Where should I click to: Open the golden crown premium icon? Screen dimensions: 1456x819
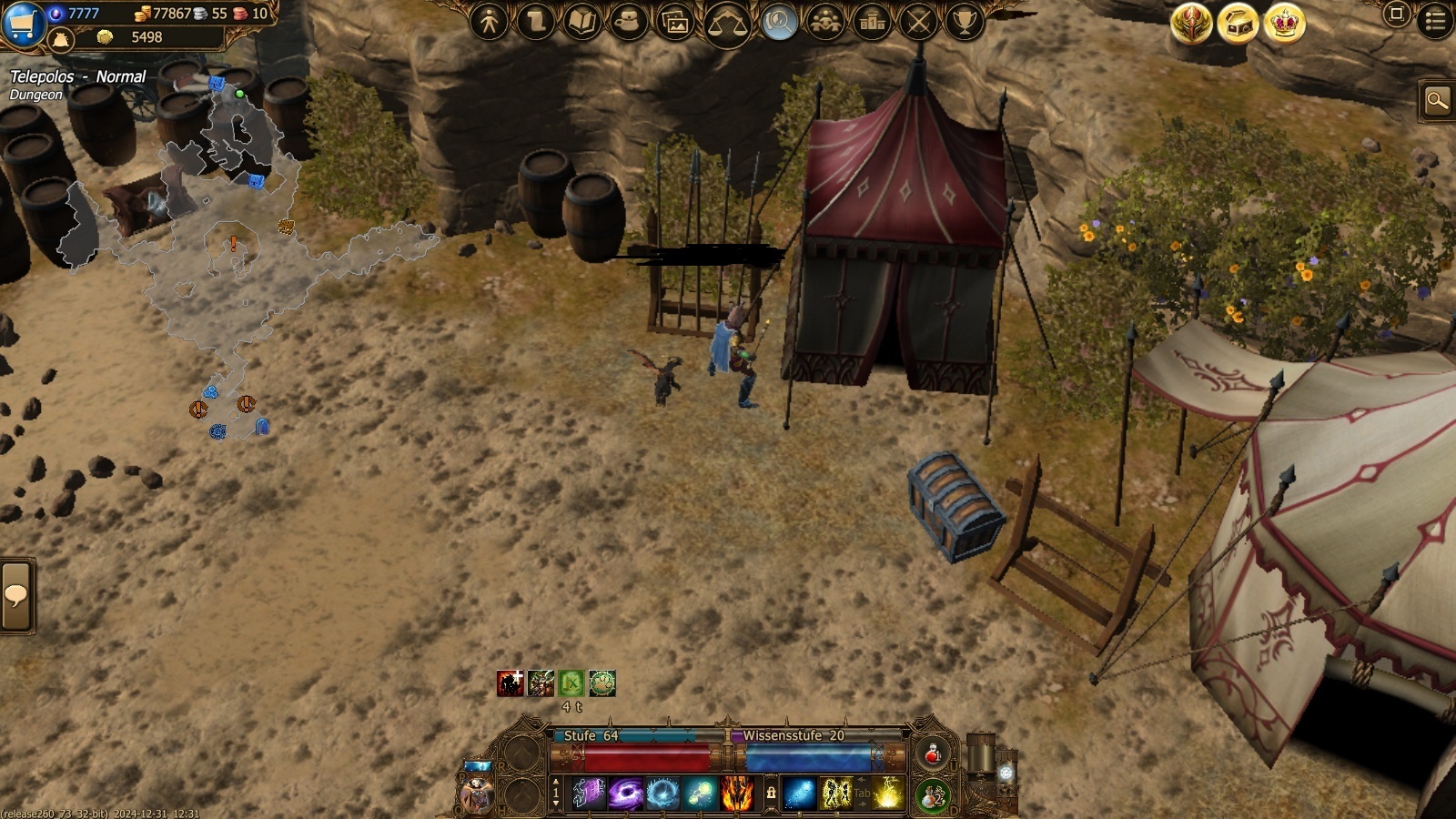1285,24
